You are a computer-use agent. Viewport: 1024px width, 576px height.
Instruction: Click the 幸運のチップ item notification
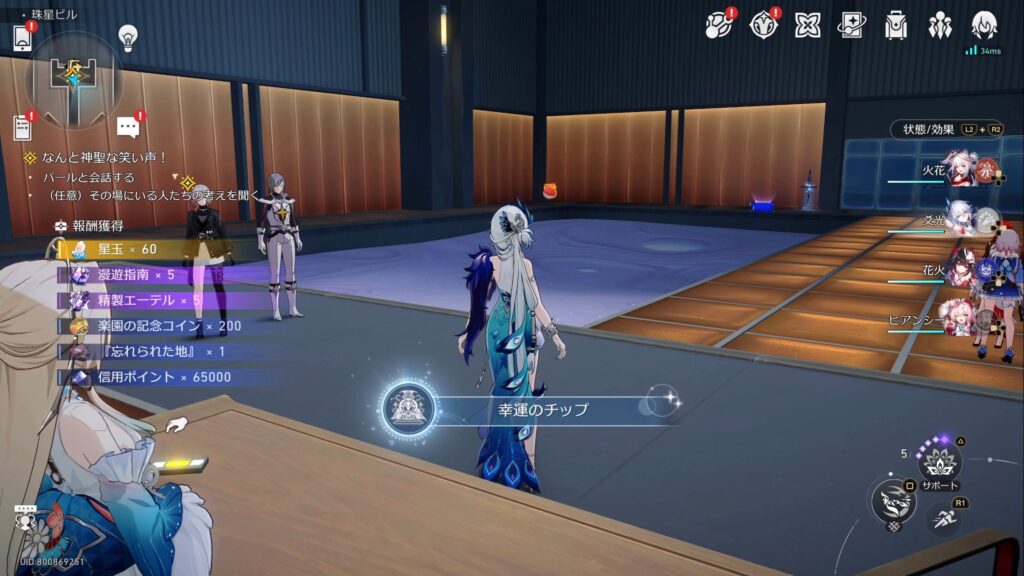[x=530, y=408]
